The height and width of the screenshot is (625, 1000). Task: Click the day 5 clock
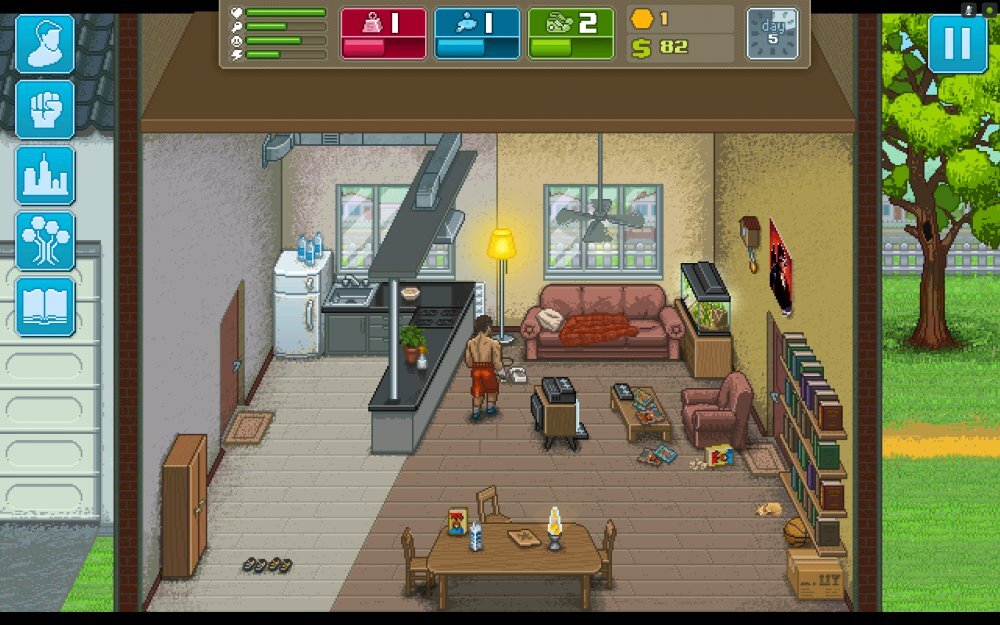pos(773,34)
